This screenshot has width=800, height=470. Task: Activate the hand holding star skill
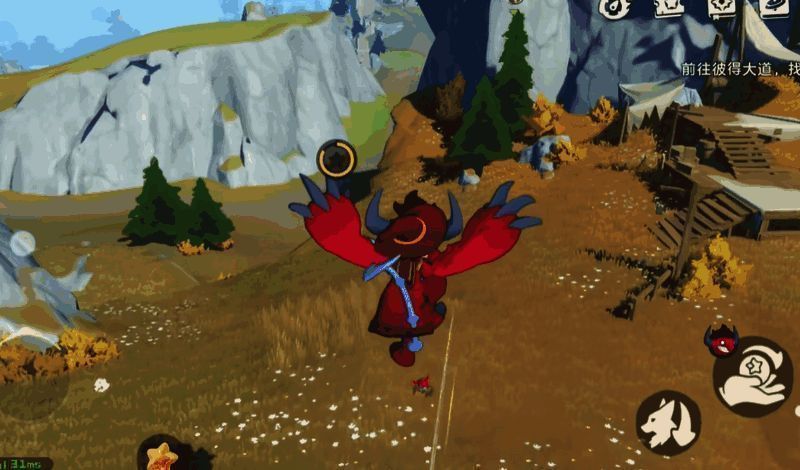tap(753, 378)
